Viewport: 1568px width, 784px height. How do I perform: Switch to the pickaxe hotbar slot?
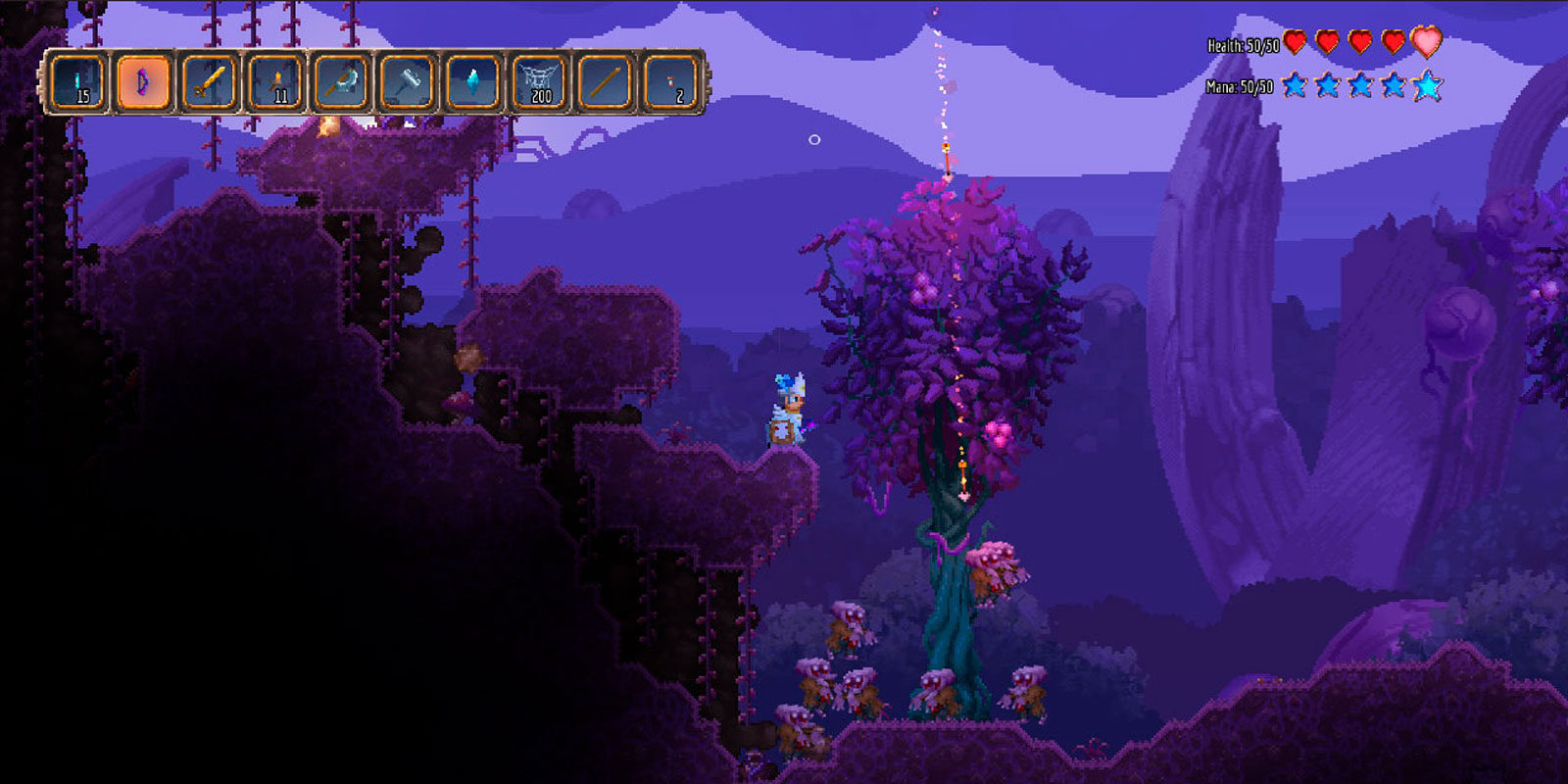pos(342,82)
